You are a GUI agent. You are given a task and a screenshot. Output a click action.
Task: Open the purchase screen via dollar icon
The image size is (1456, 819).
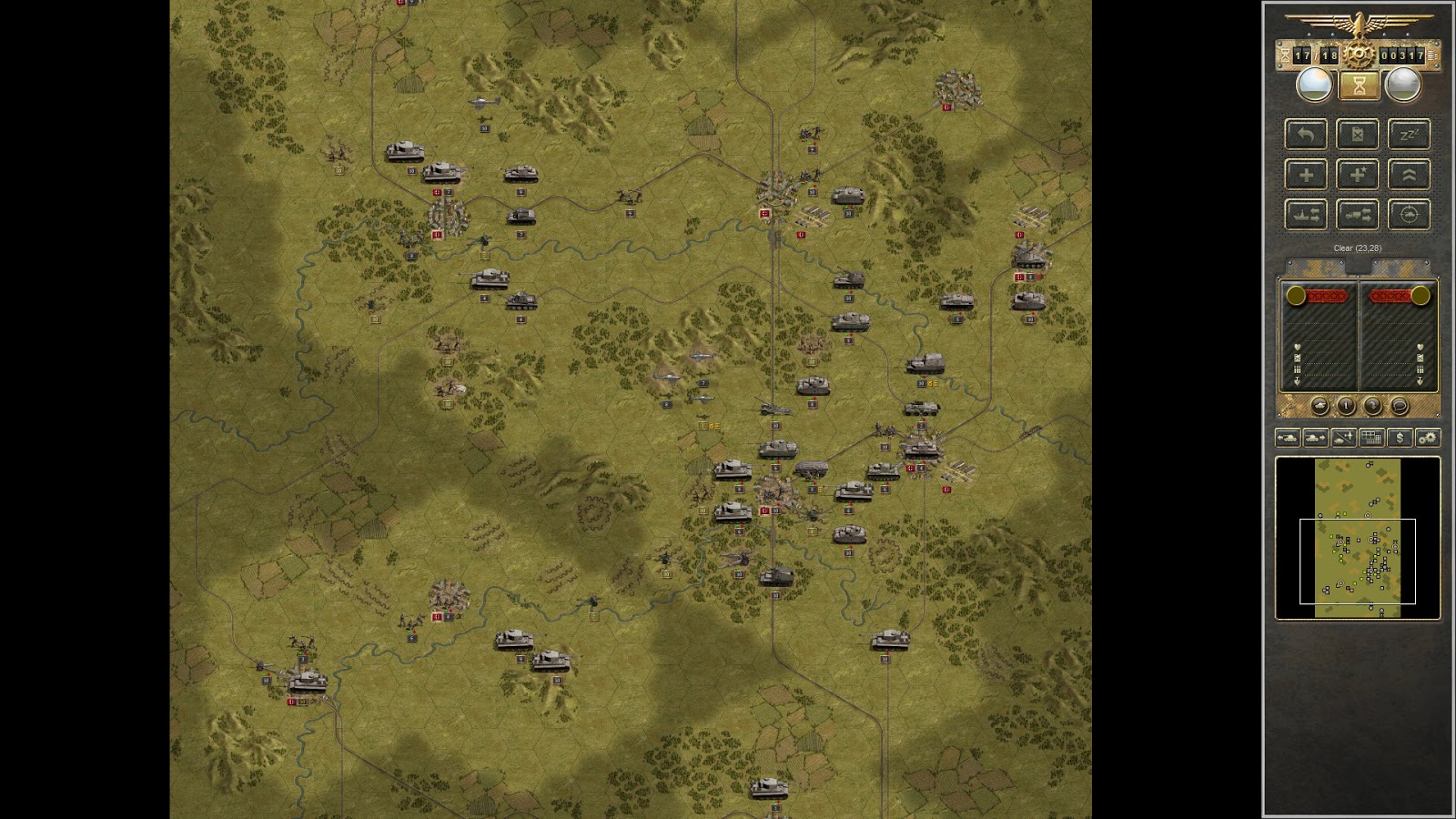1401,439
